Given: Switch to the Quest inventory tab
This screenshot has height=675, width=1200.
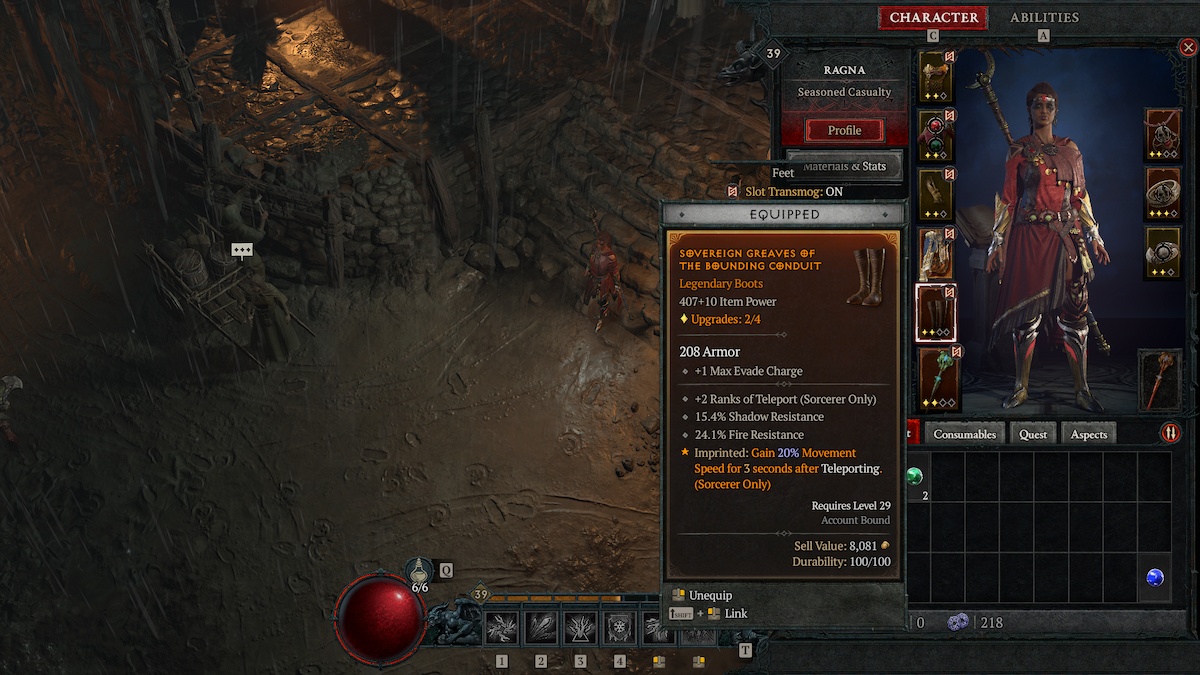Looking at the screenshot, I should 1033,434.
